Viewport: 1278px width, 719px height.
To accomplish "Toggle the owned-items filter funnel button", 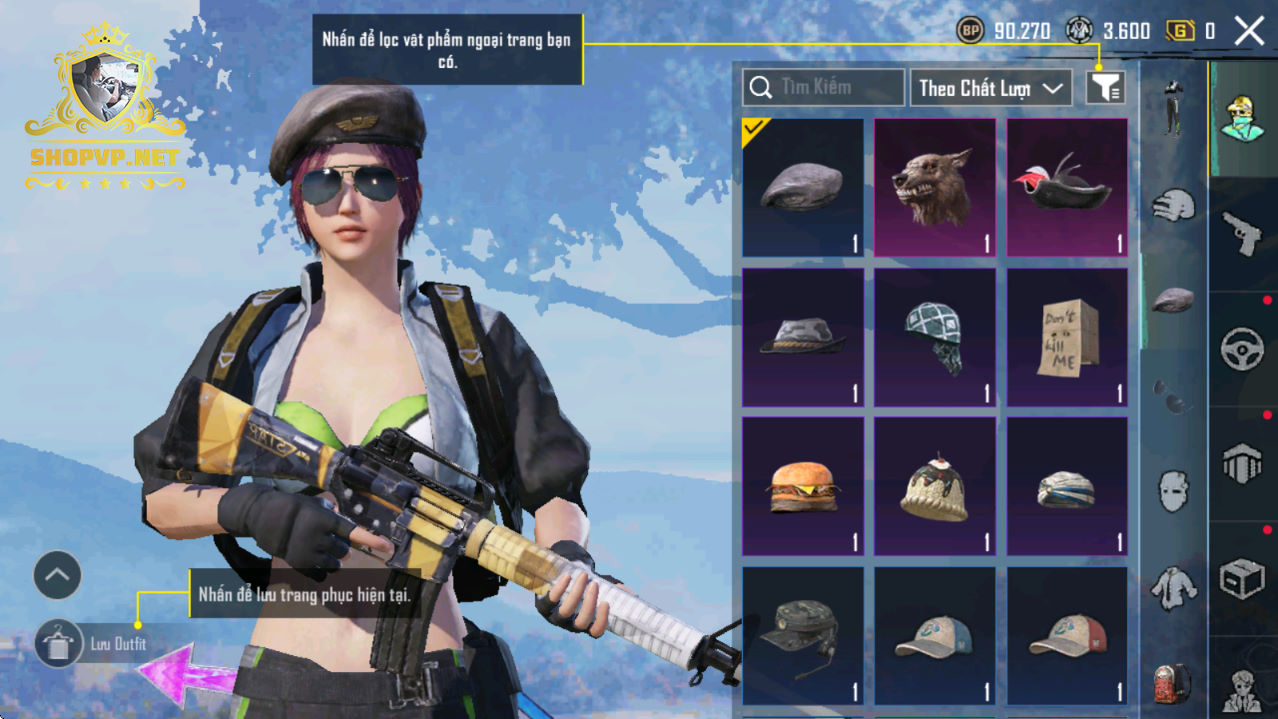I will [x=1105, y=88].
